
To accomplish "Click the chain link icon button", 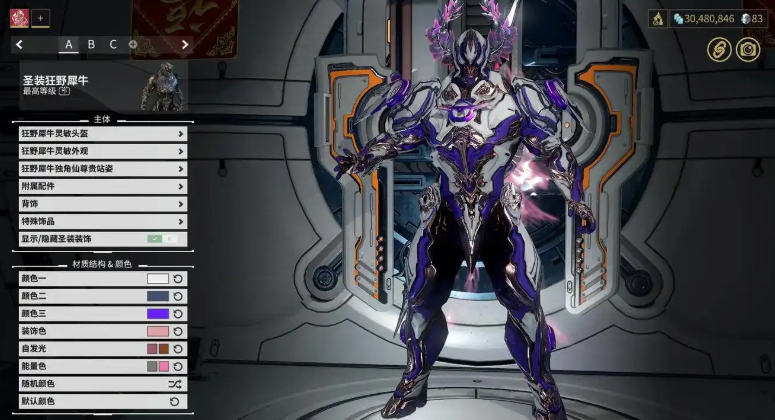I will pos(719,48).
